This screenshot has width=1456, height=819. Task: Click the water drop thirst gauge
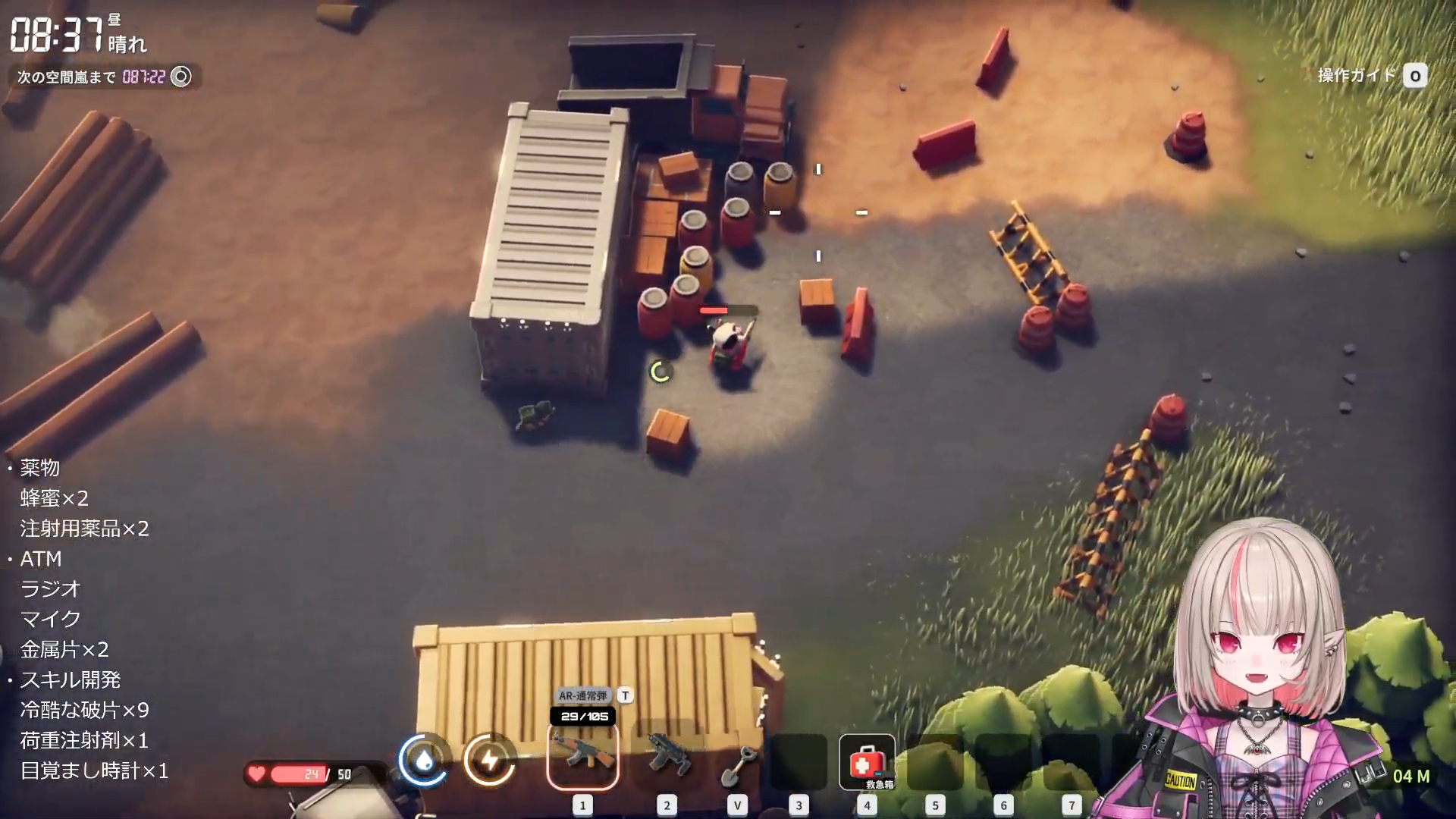[424, 759]
